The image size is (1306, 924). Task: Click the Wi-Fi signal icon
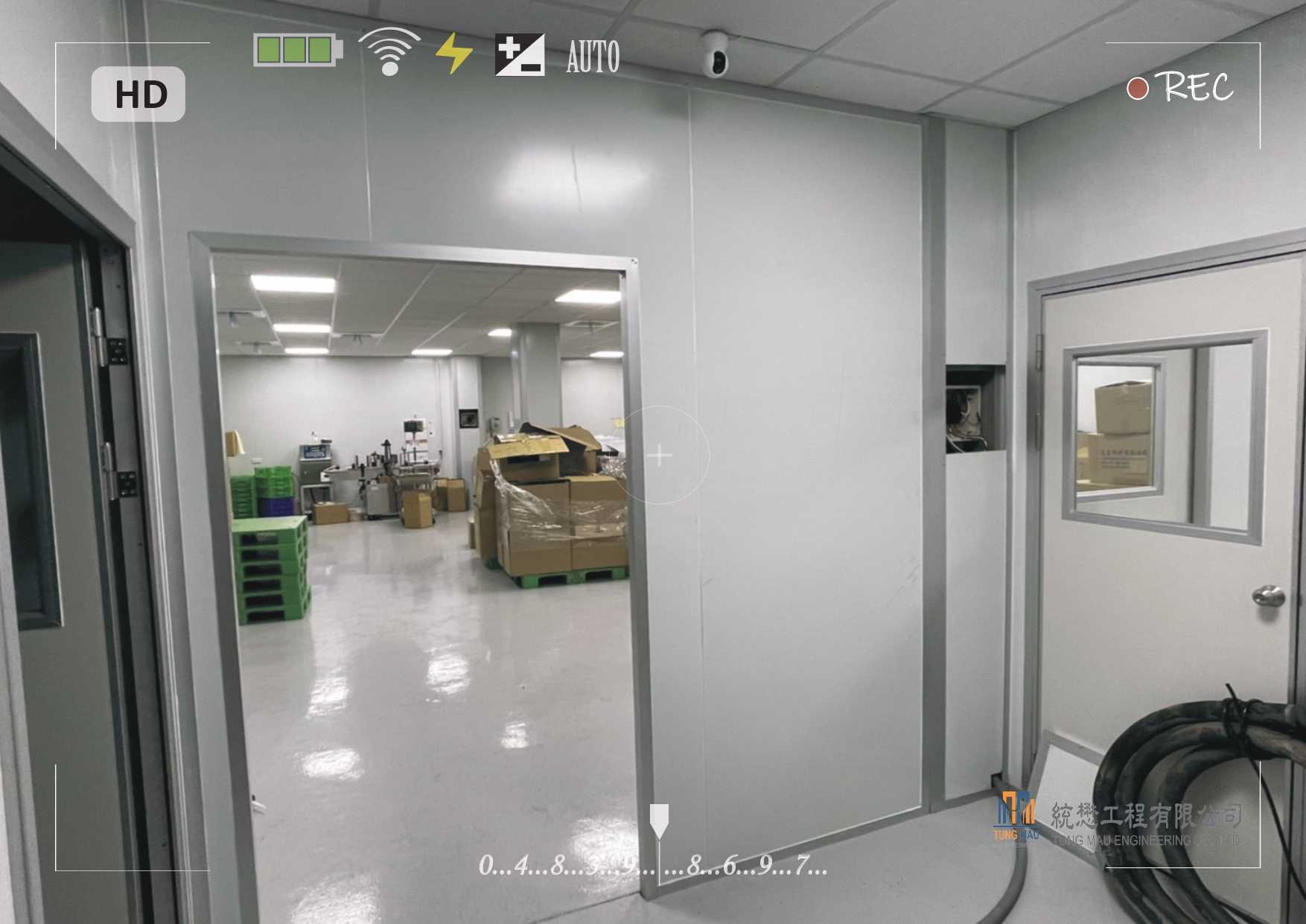tap(389, 52)
